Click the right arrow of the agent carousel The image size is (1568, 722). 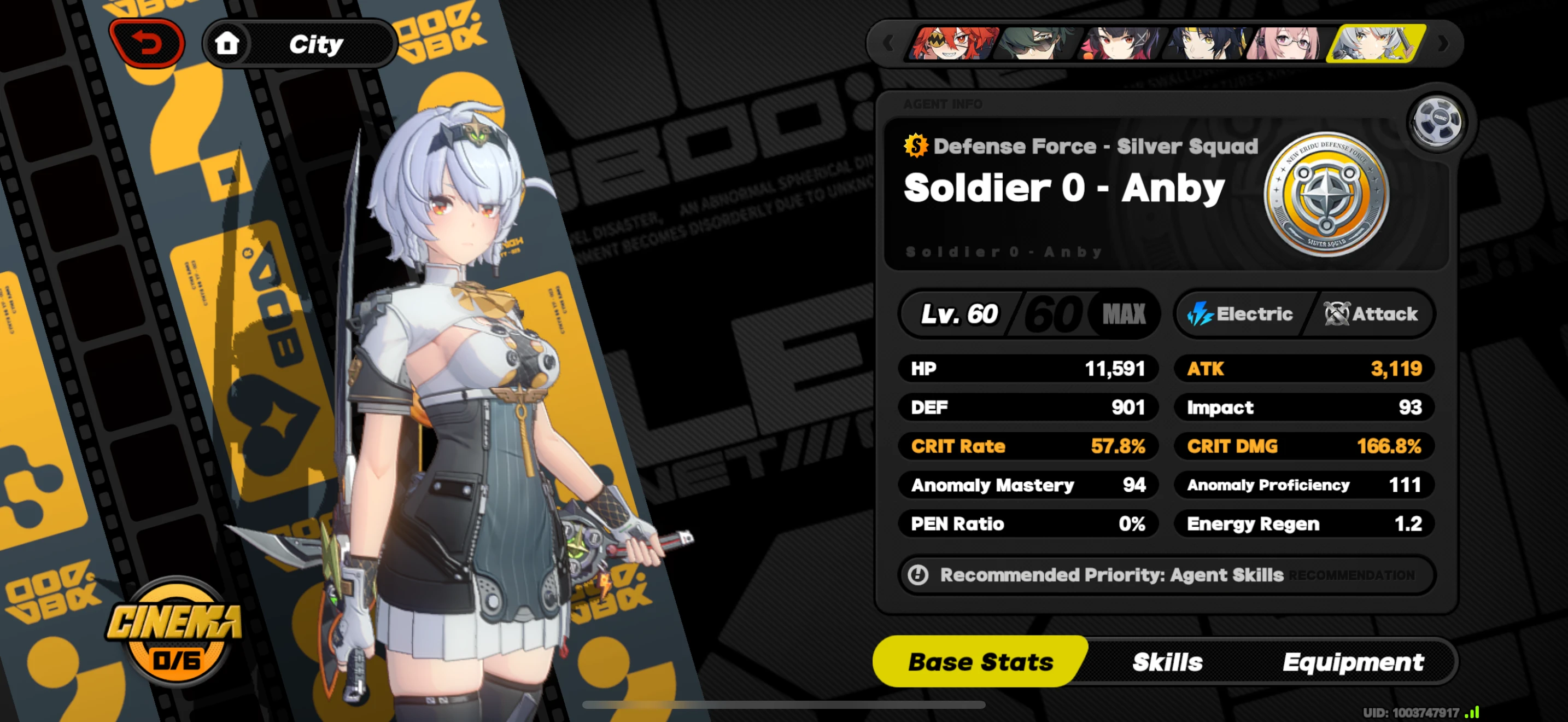click(1443, 44)
